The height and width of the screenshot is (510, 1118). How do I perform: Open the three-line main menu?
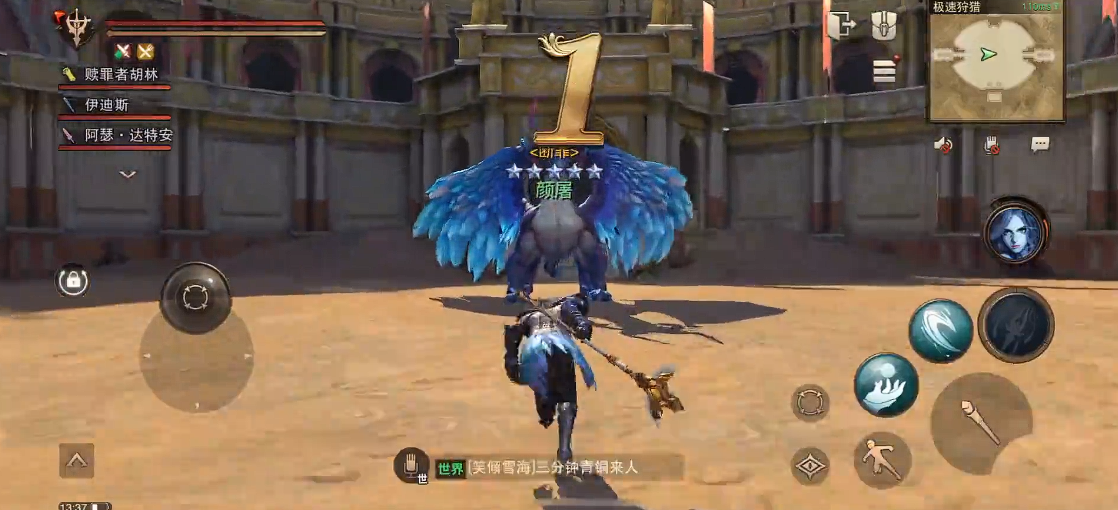pyautogui.click(x=884, y=71)
